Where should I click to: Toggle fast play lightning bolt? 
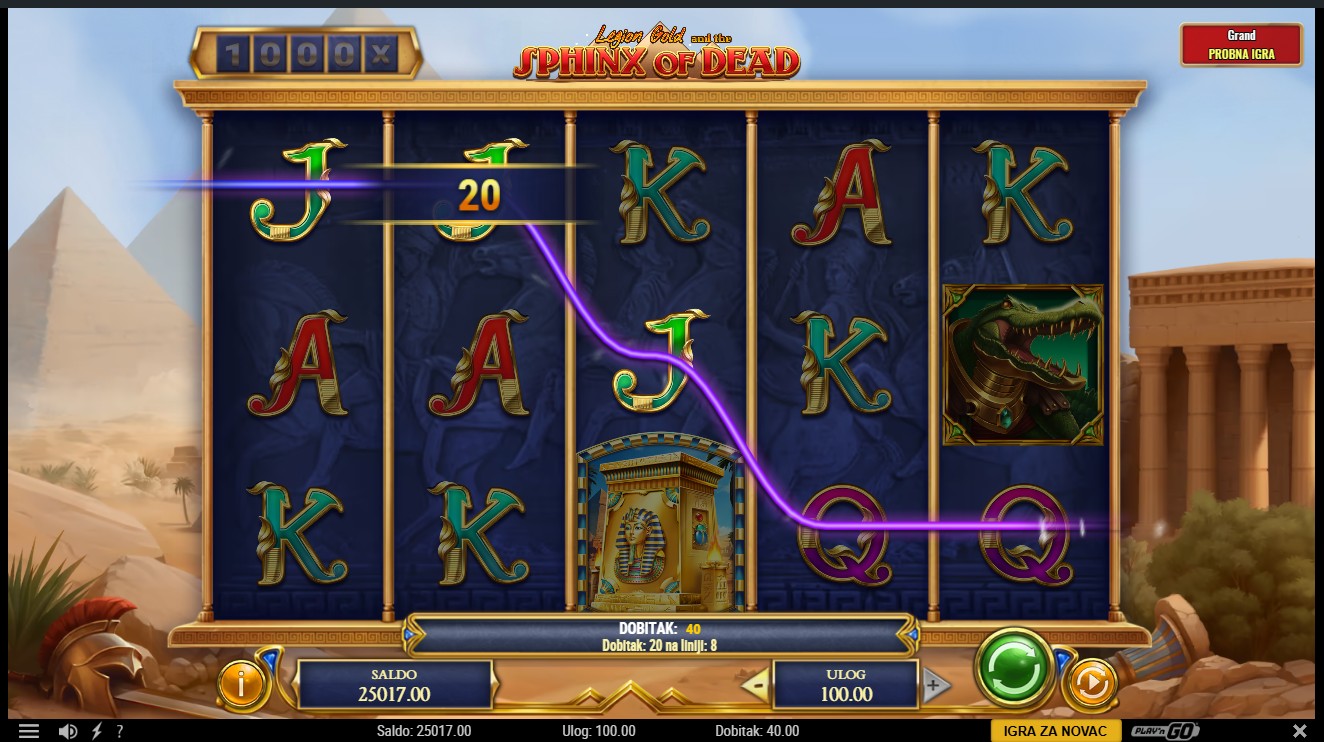(x=97, y=731)
